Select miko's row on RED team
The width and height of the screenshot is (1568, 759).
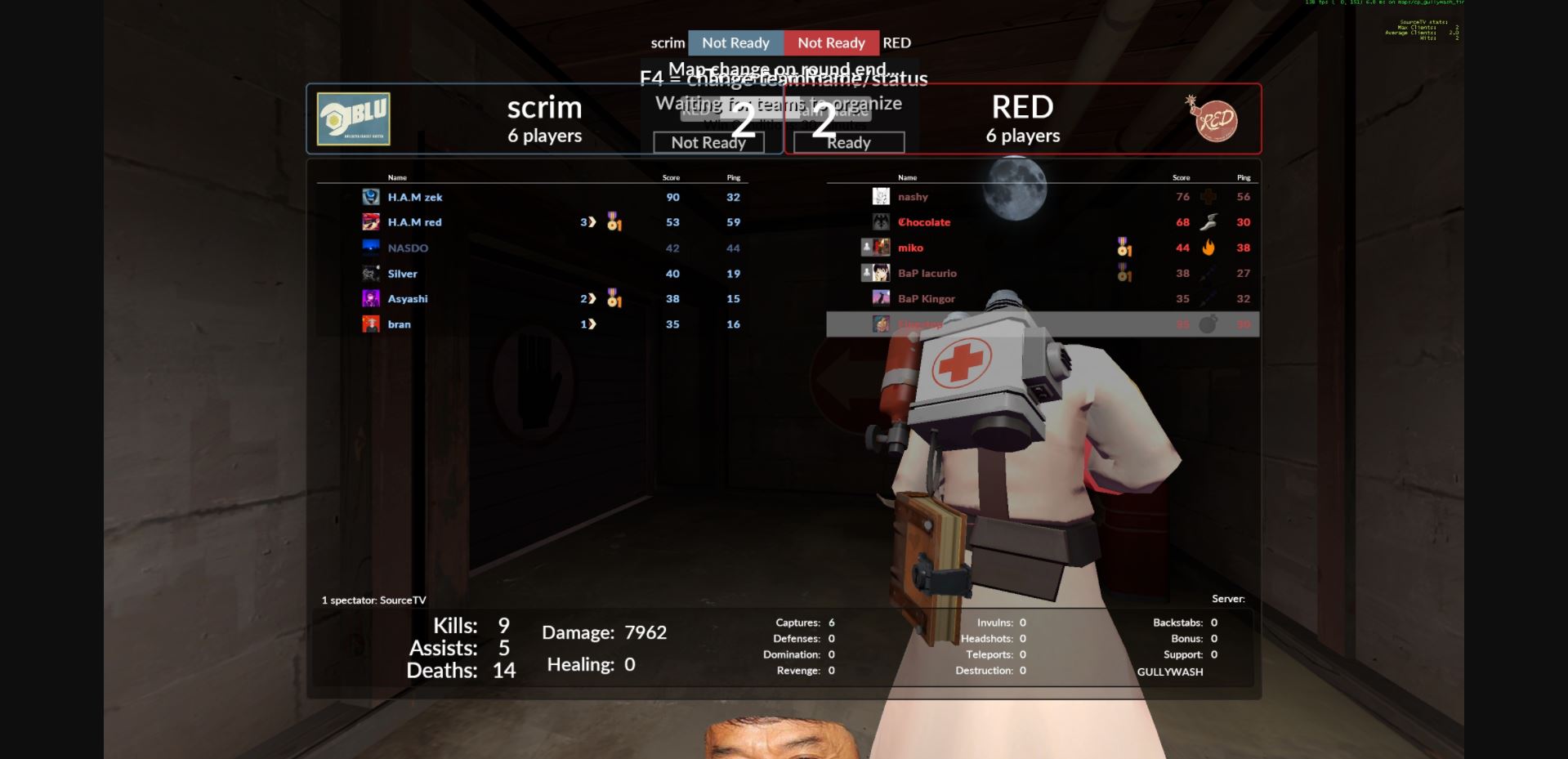click(x=910, y=248)
